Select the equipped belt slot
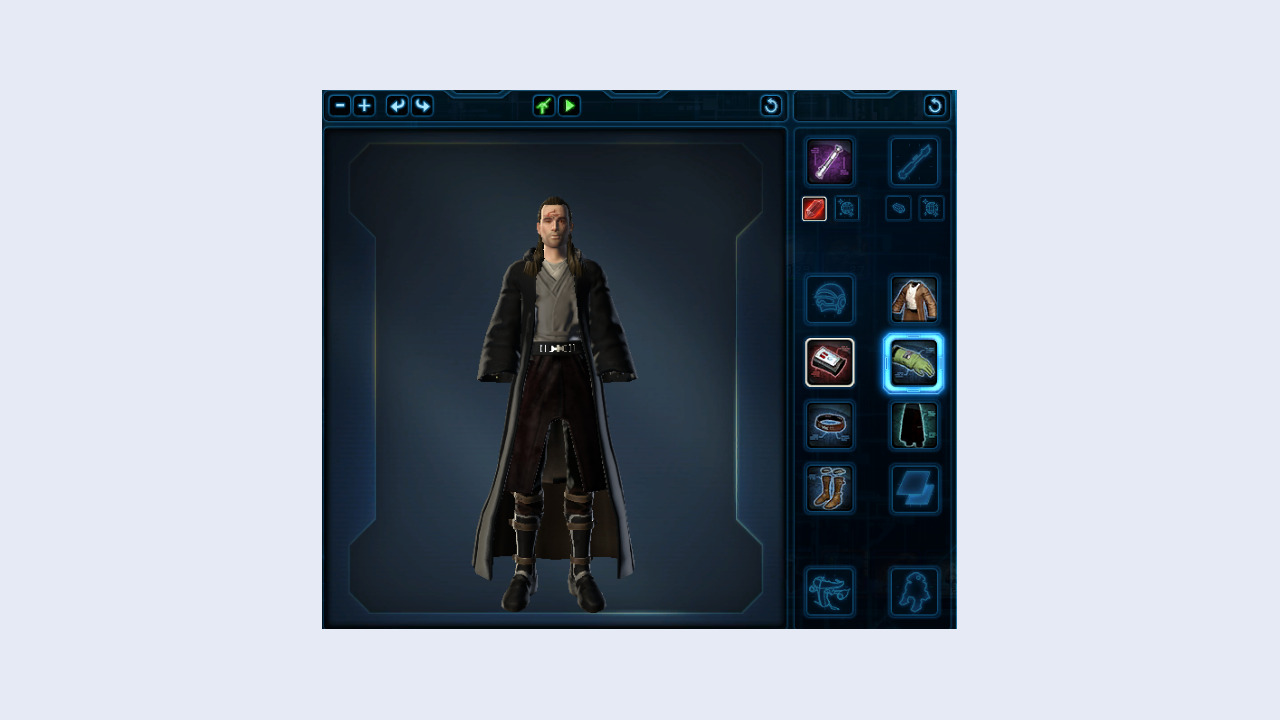Screen dimensions: 1280x720 click(x=830, y=425)
